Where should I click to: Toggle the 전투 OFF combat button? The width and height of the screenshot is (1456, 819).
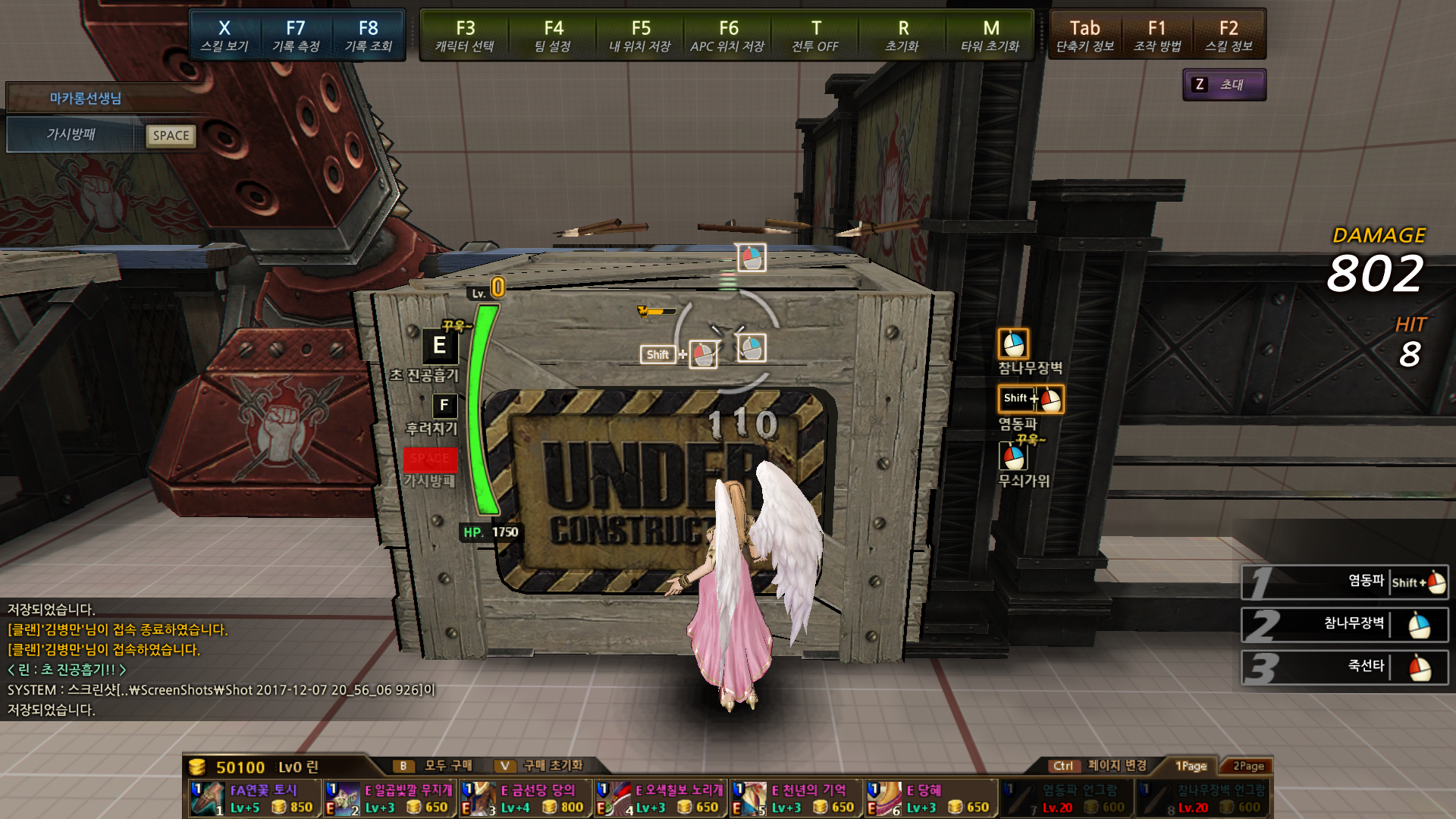815,36
